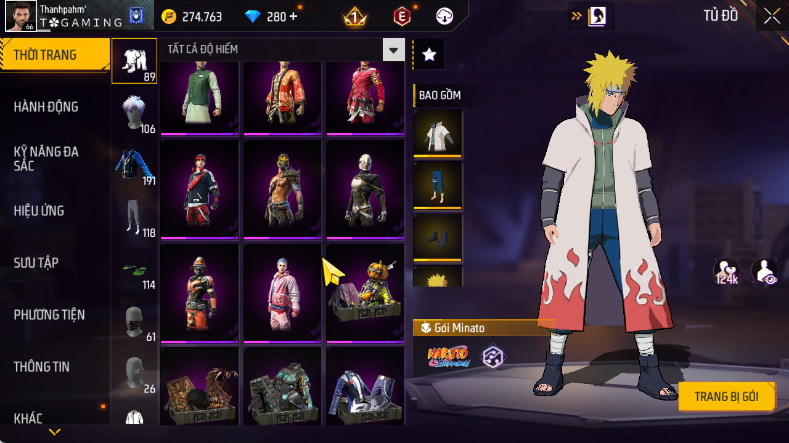Select the pink hoodie outfit
The width and height of the screenshot is (789, 443).
tap(282, 290)
